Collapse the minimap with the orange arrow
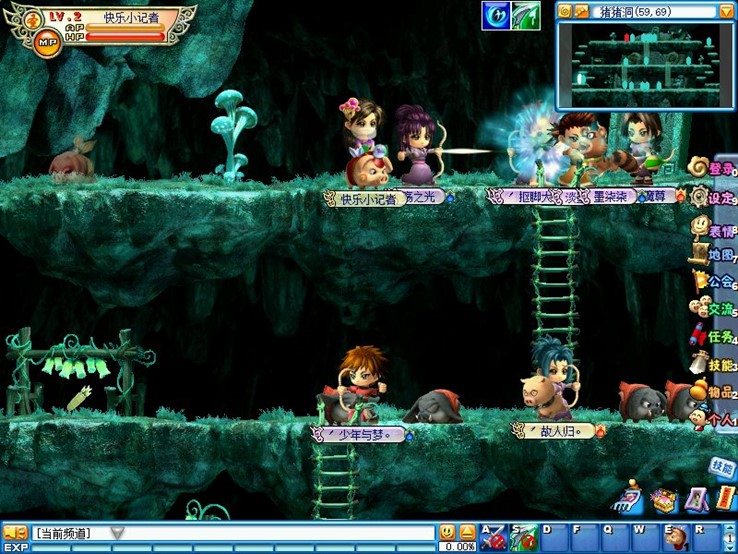This screenshot has height=554, width=738. (x=726, y=11)
